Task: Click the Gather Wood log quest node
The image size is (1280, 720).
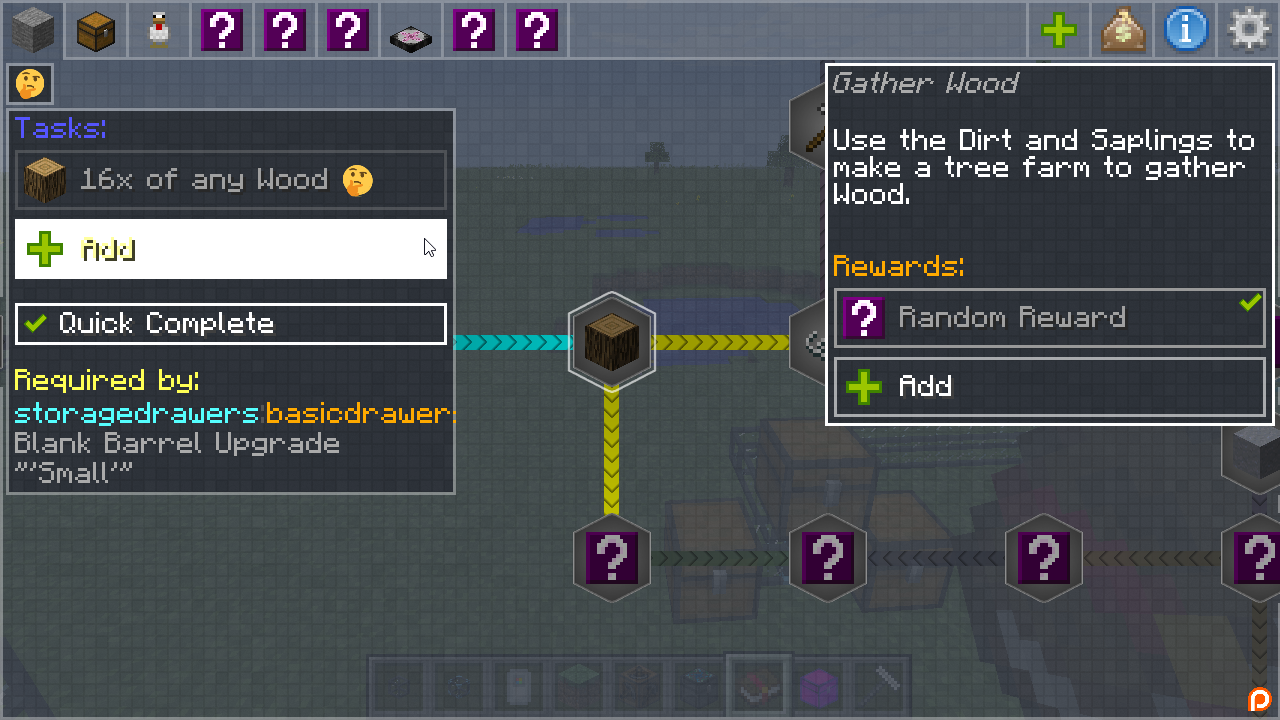Action: coord(611,342)
